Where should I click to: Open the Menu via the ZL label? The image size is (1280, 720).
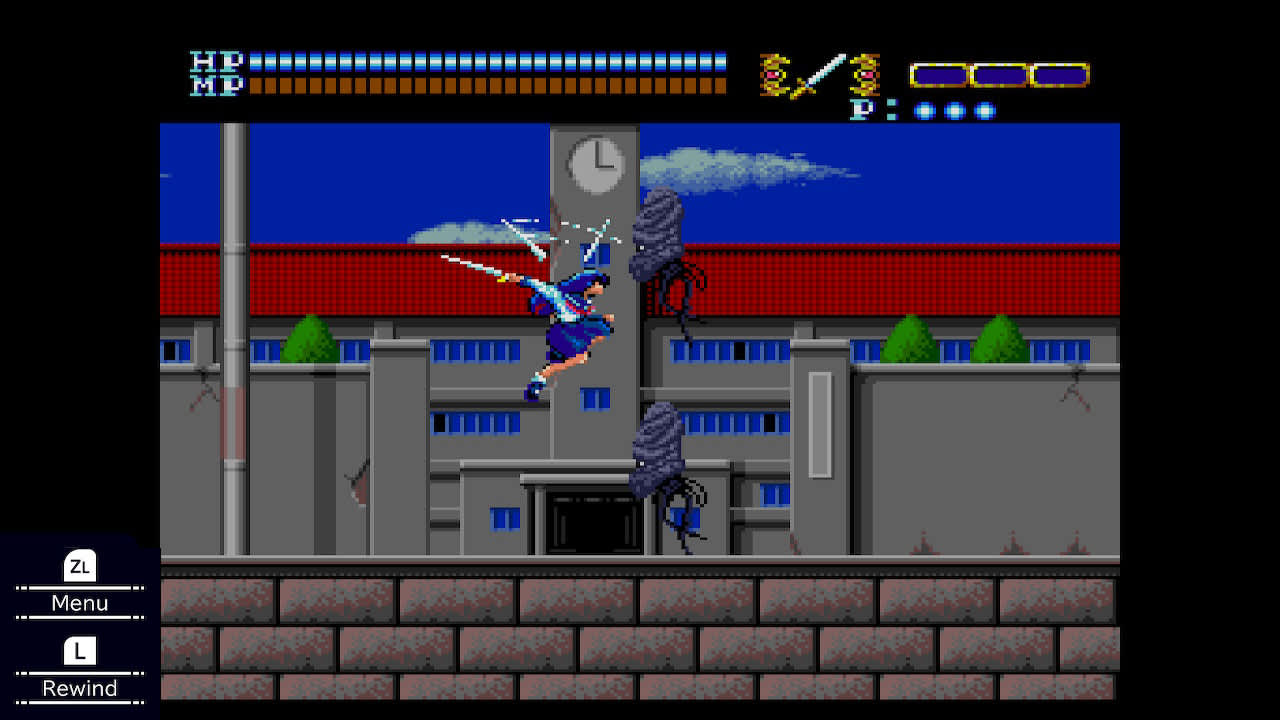tap(80, 603)
